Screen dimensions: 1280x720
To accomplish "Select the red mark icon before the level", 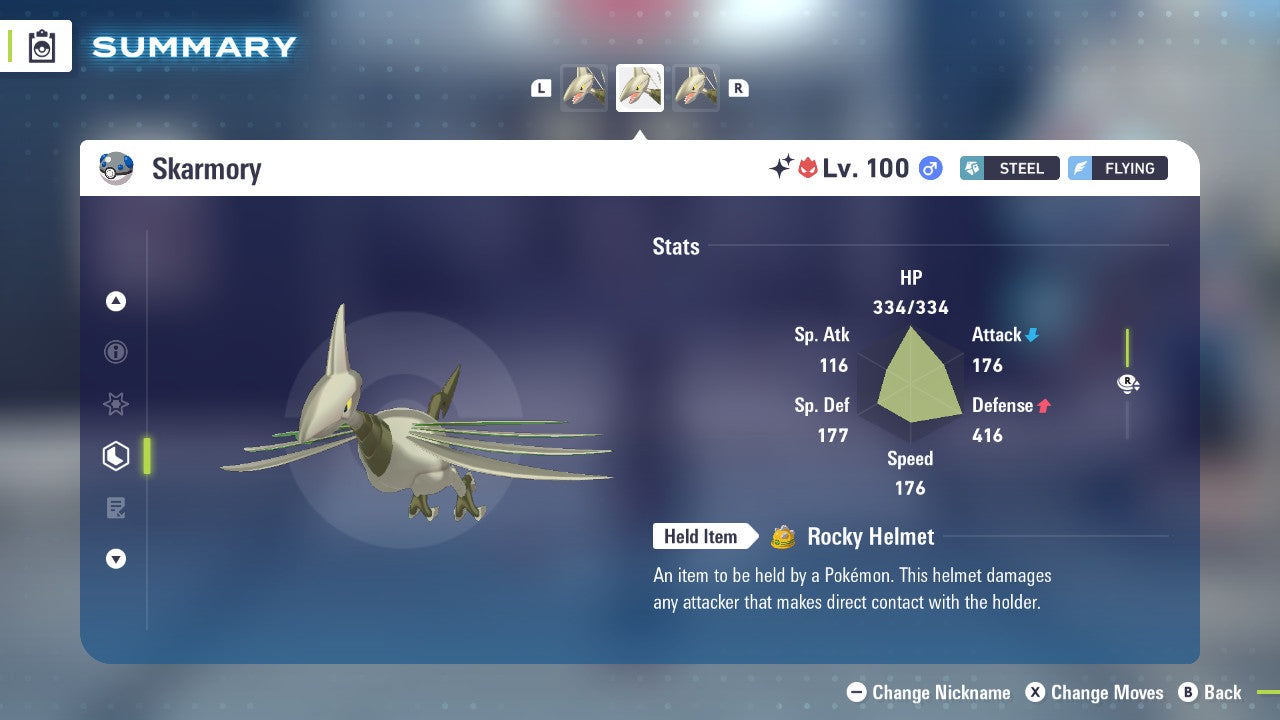I will click(x=809, y=168).
